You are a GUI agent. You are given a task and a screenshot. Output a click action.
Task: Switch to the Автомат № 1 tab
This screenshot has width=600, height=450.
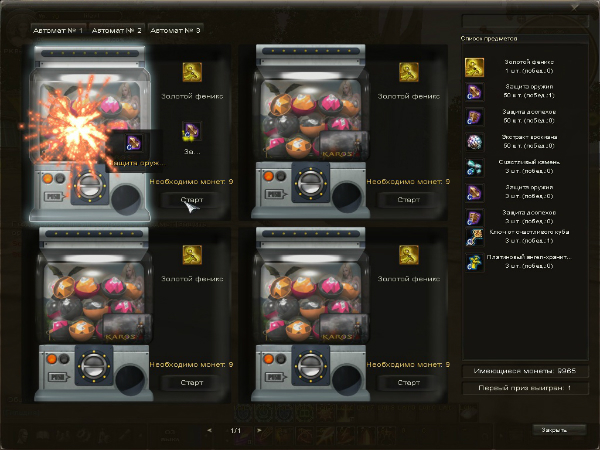click(58, 31)
